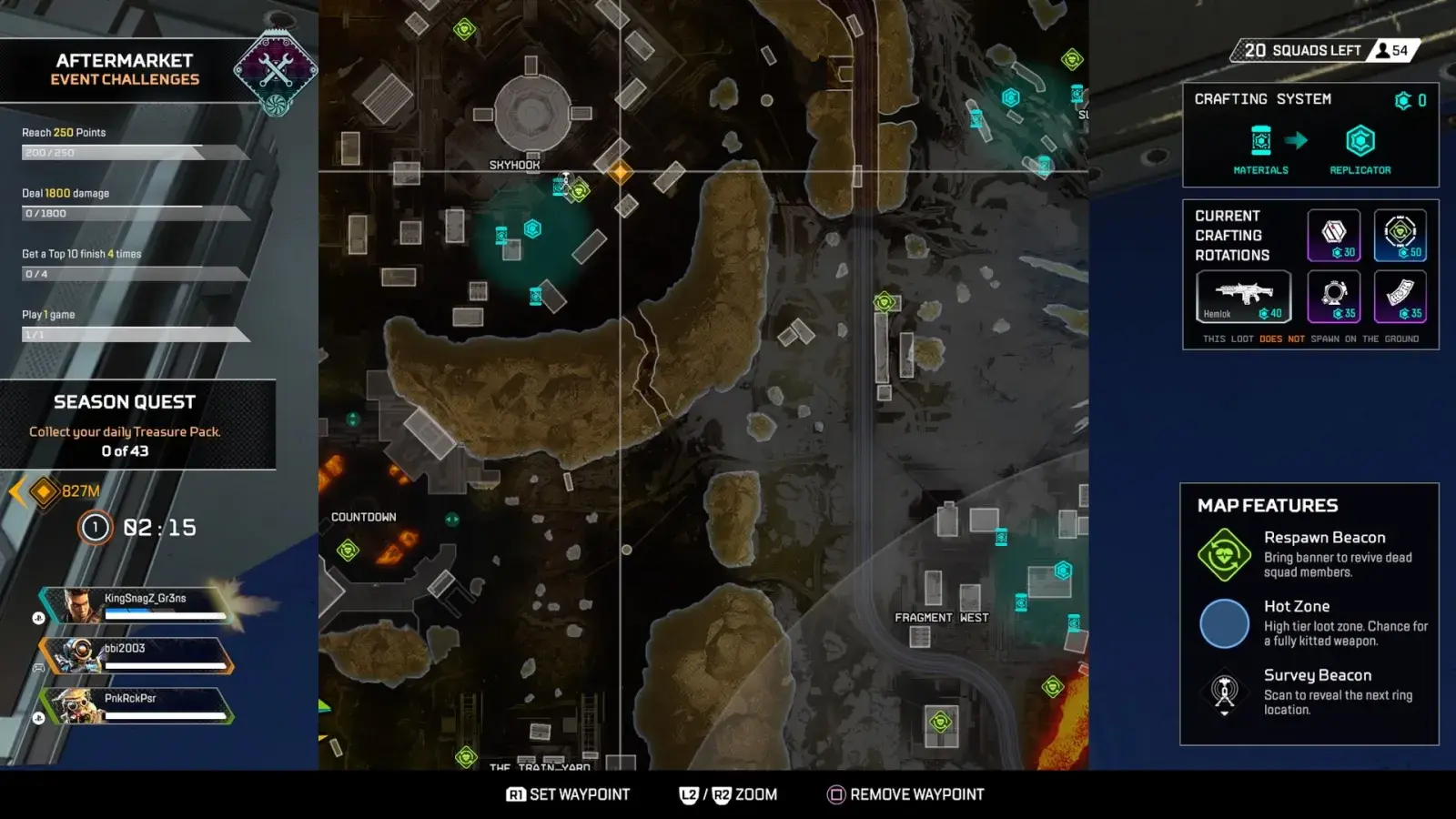Select the Survey Beacon map feature entry
This screenshot has height=819, width=1456.
[1309, 692]
